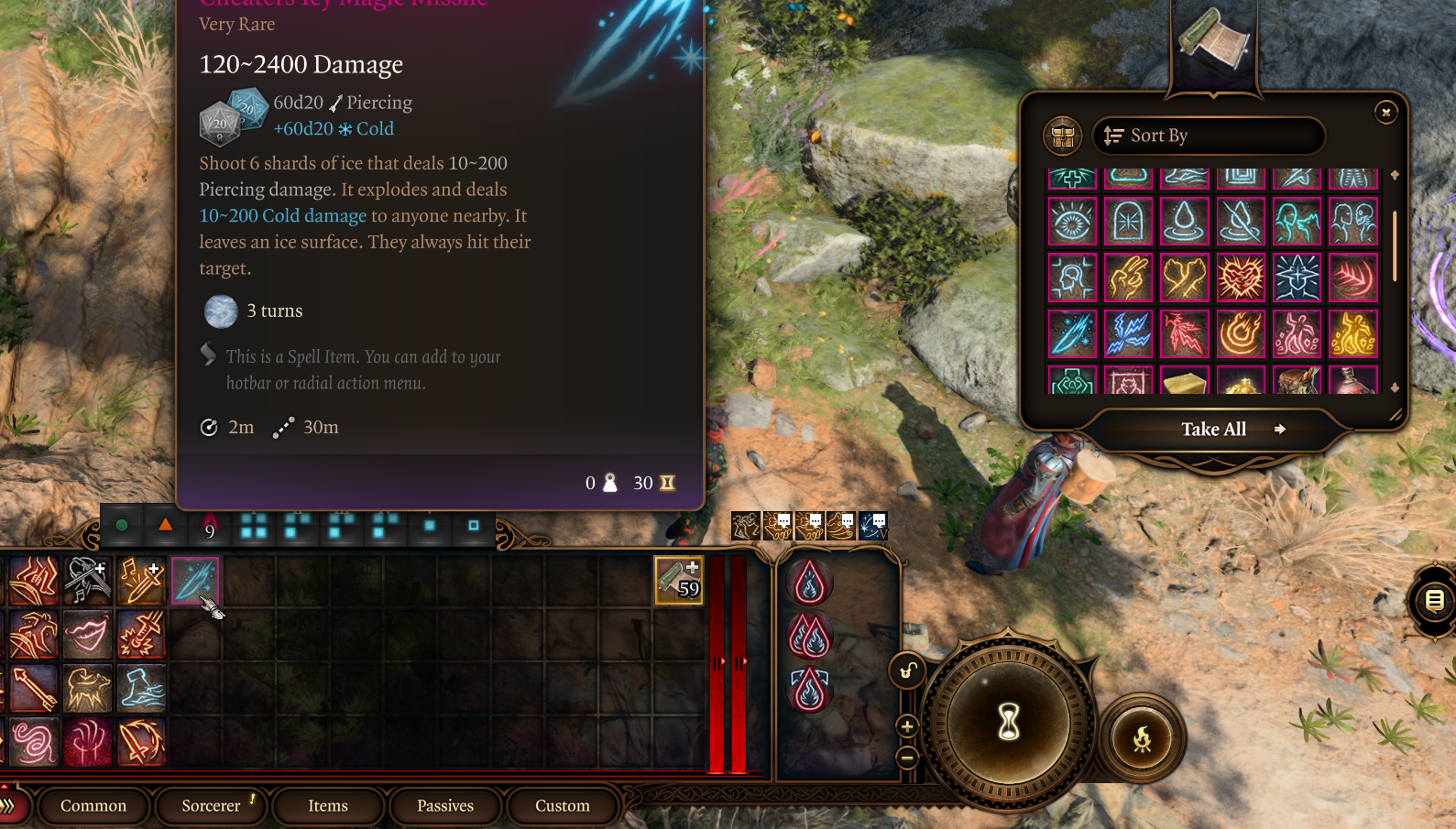
Task: Use the scroll stack showing 59
Action: 678,580
